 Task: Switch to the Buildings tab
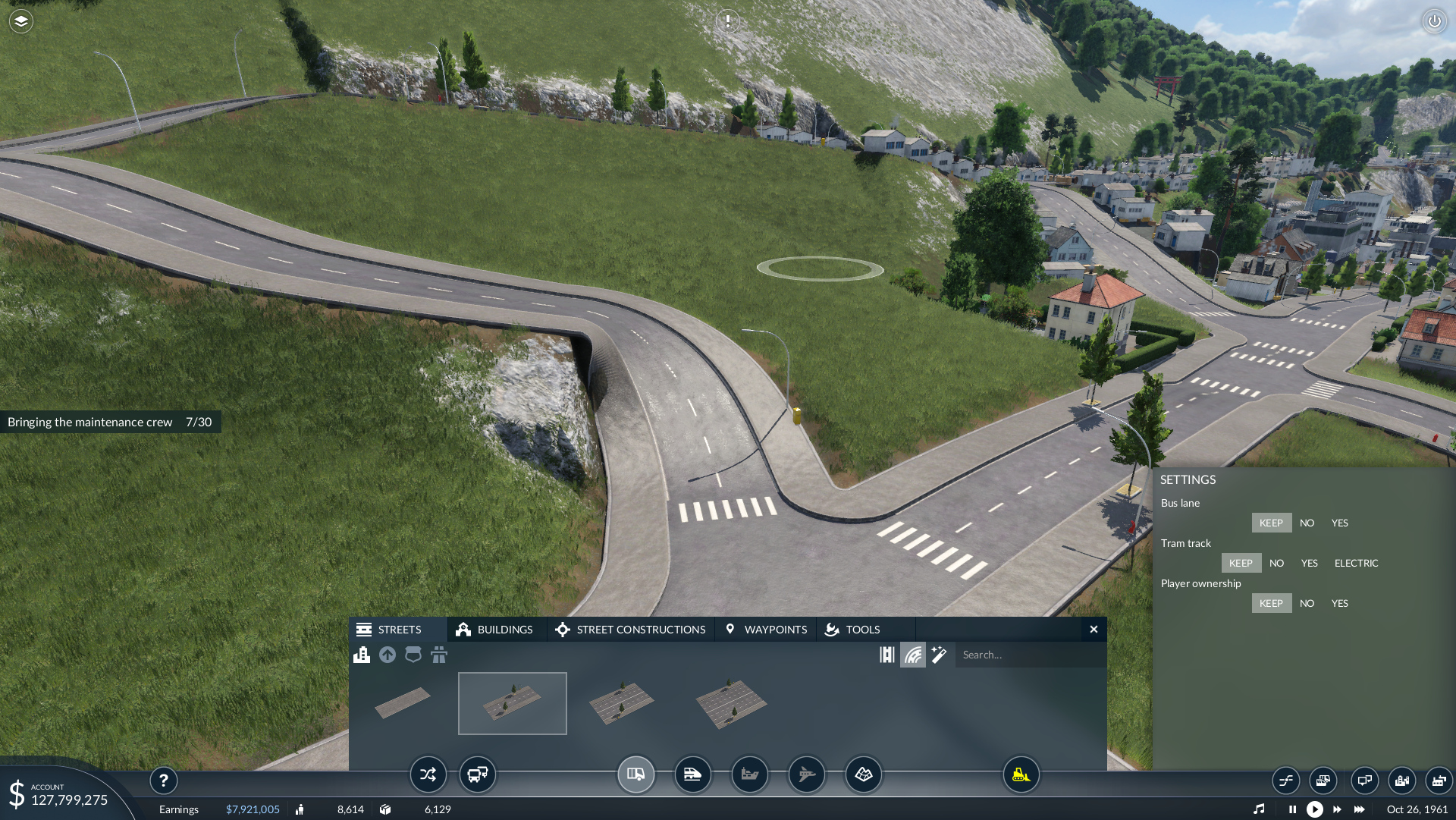tap(495, 630)
